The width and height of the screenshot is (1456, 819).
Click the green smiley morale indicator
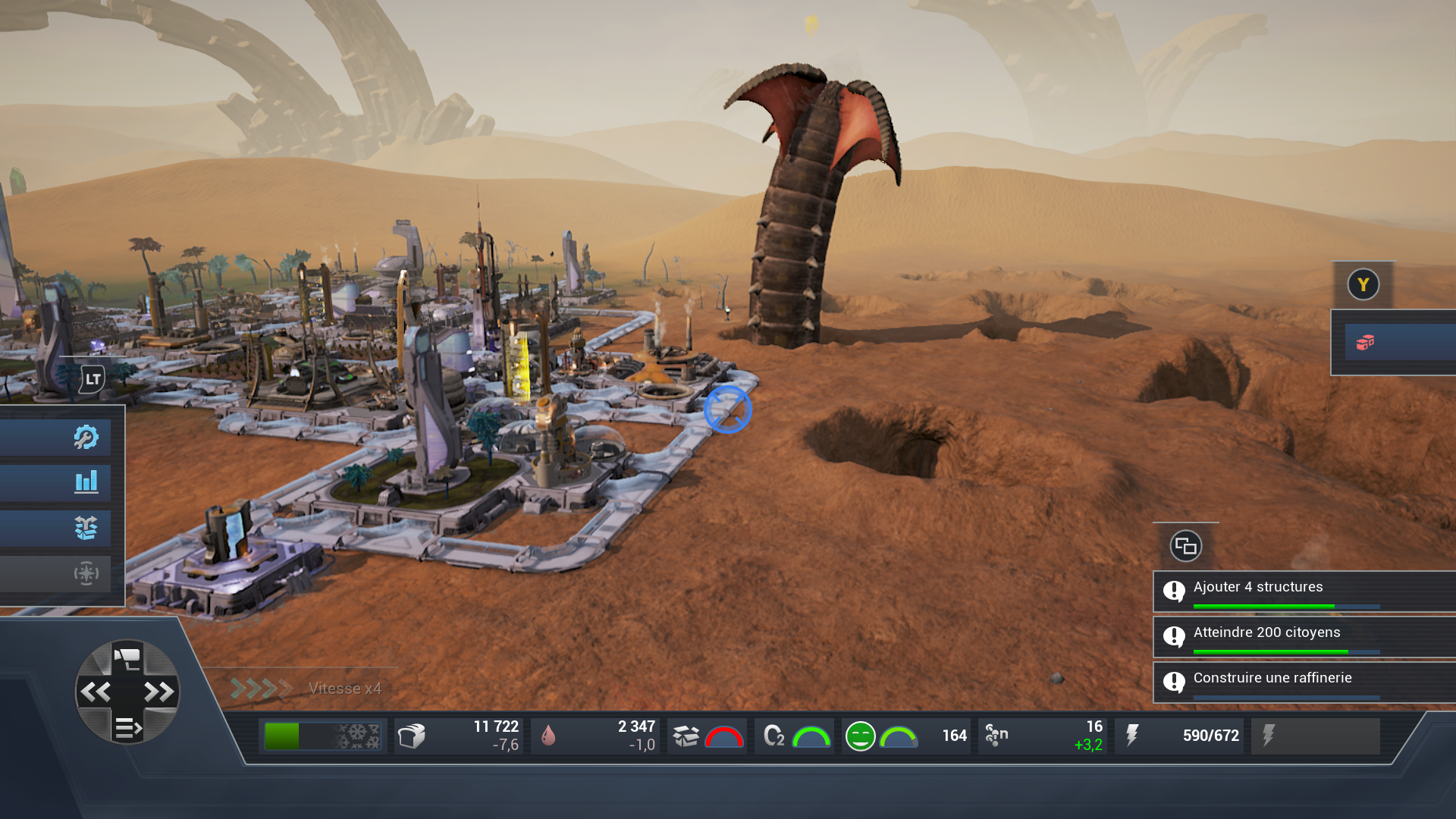(x=861, y=736)
